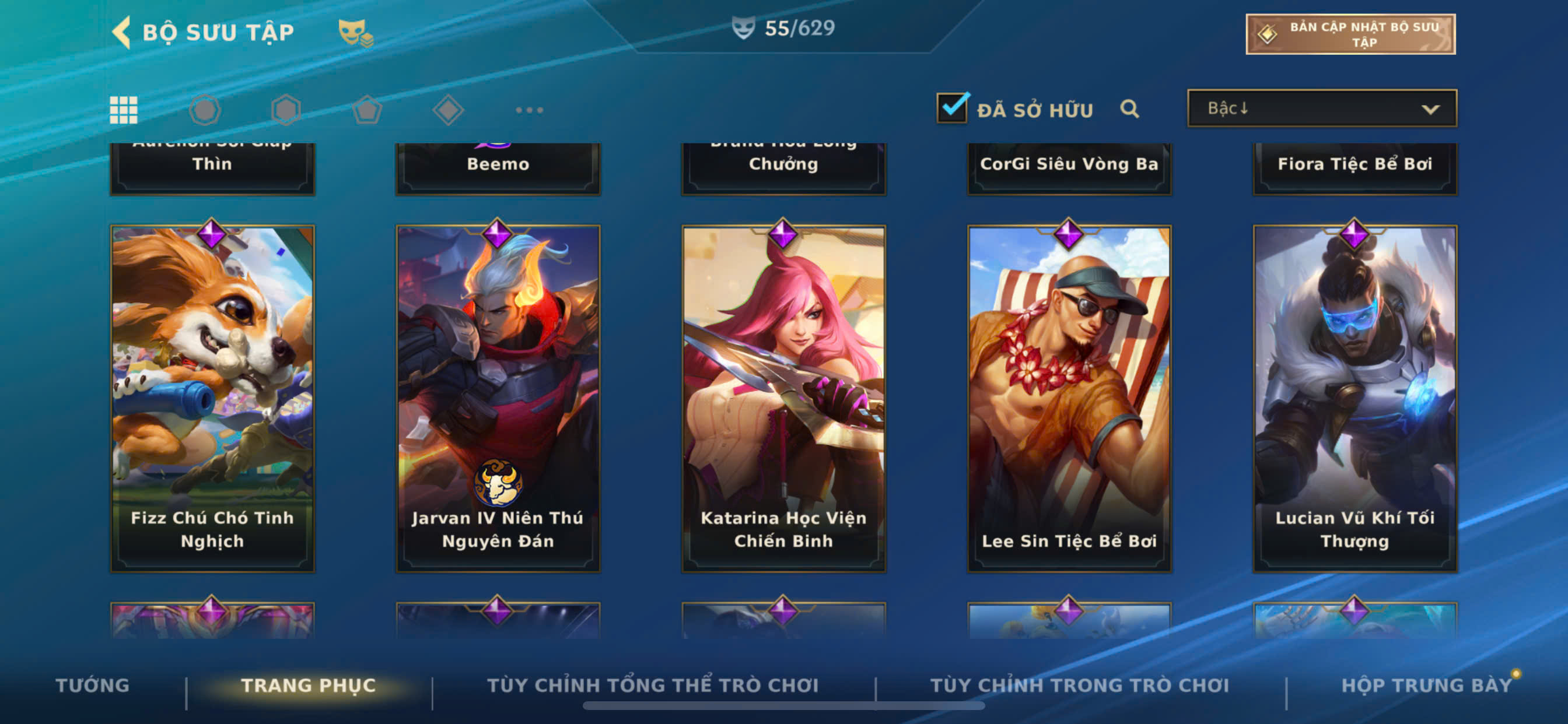This screenshot has width=1568, height=724.
Task: Open Tùy Chỉnh Tổng Thể Trò Chơi tab
Action: (653, 685)
